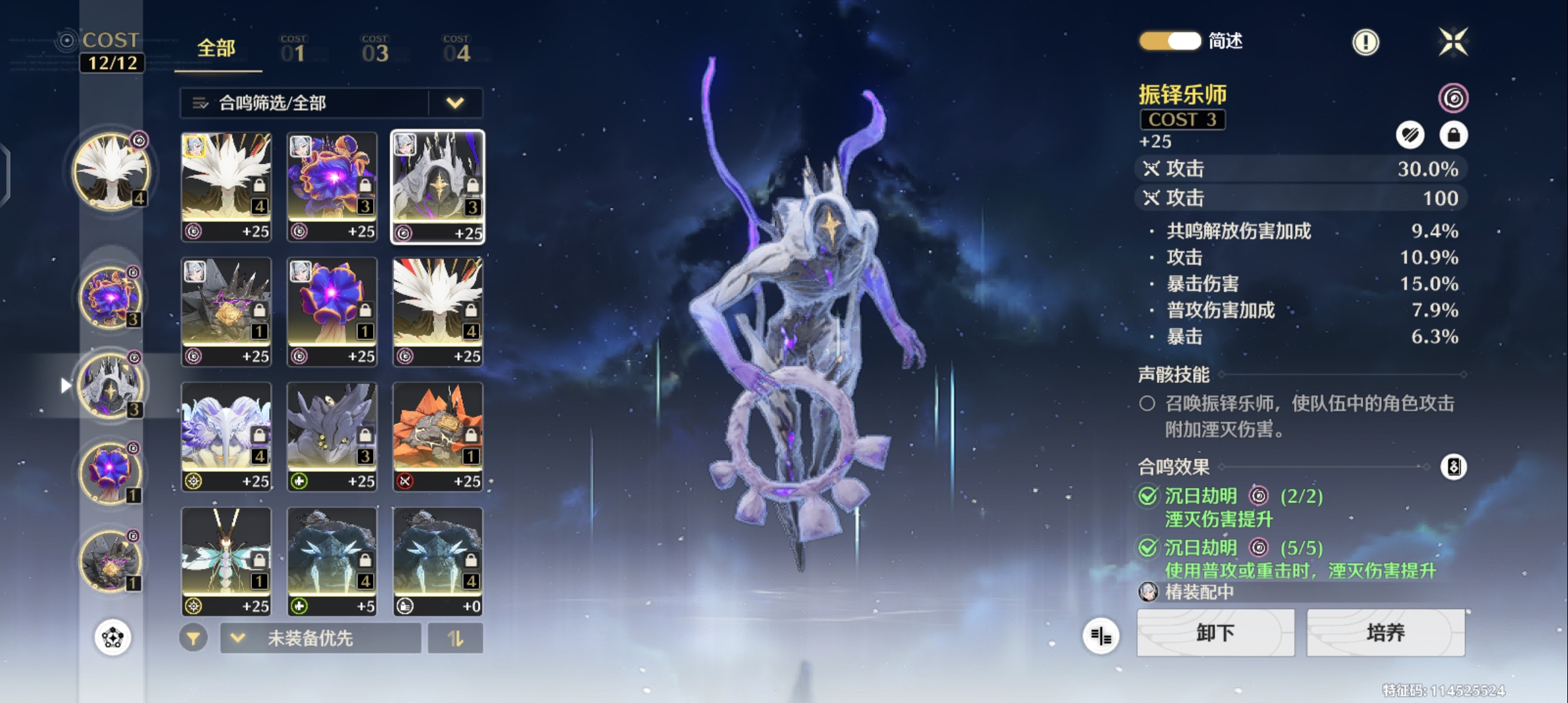Click the 培养 upgrade button
The image size is (1568, 703).
[x=1385, y=633]
